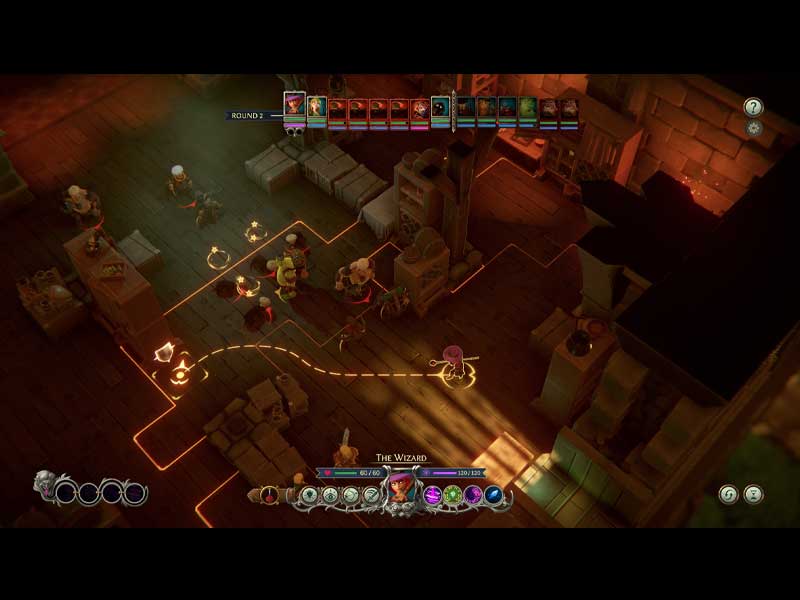Viewport: 800px width, 600px height.
Task: Activate the purple lightning spell
Action: pyautogui.click(x=432, y=494)
